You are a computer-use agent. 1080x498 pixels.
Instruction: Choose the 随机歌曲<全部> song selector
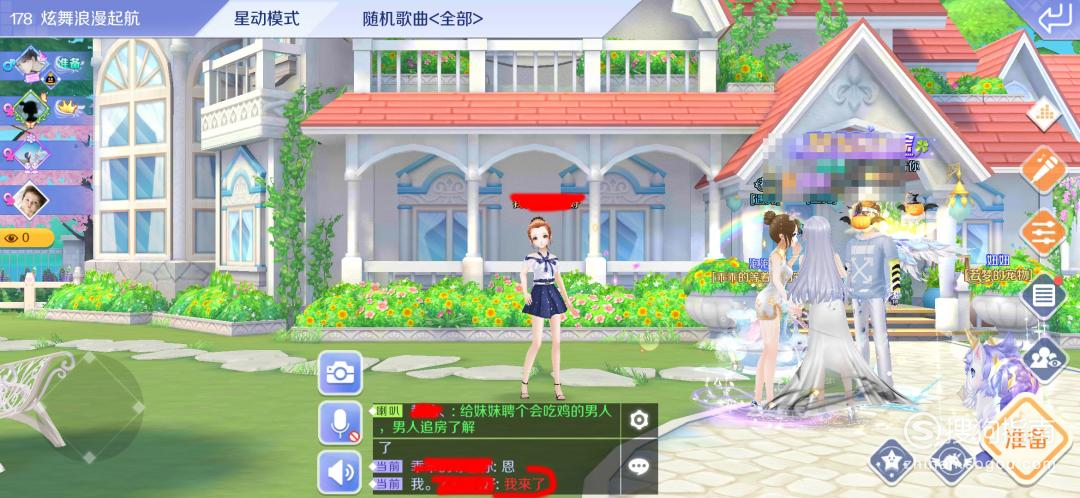[423, 19]
